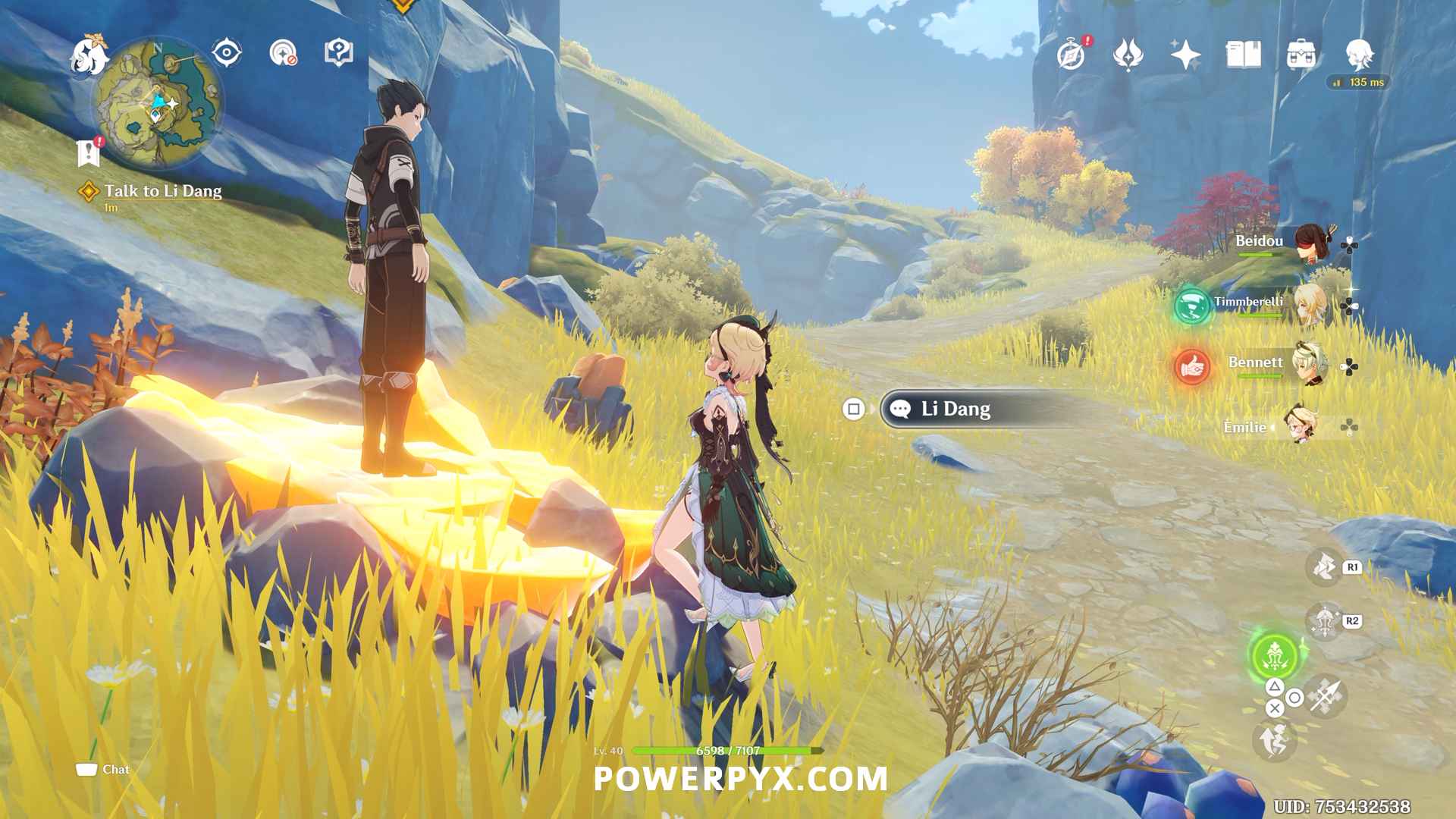The image size is (1456, 819).
Task: Open the Chat box
Action: [x=103, y=770]
